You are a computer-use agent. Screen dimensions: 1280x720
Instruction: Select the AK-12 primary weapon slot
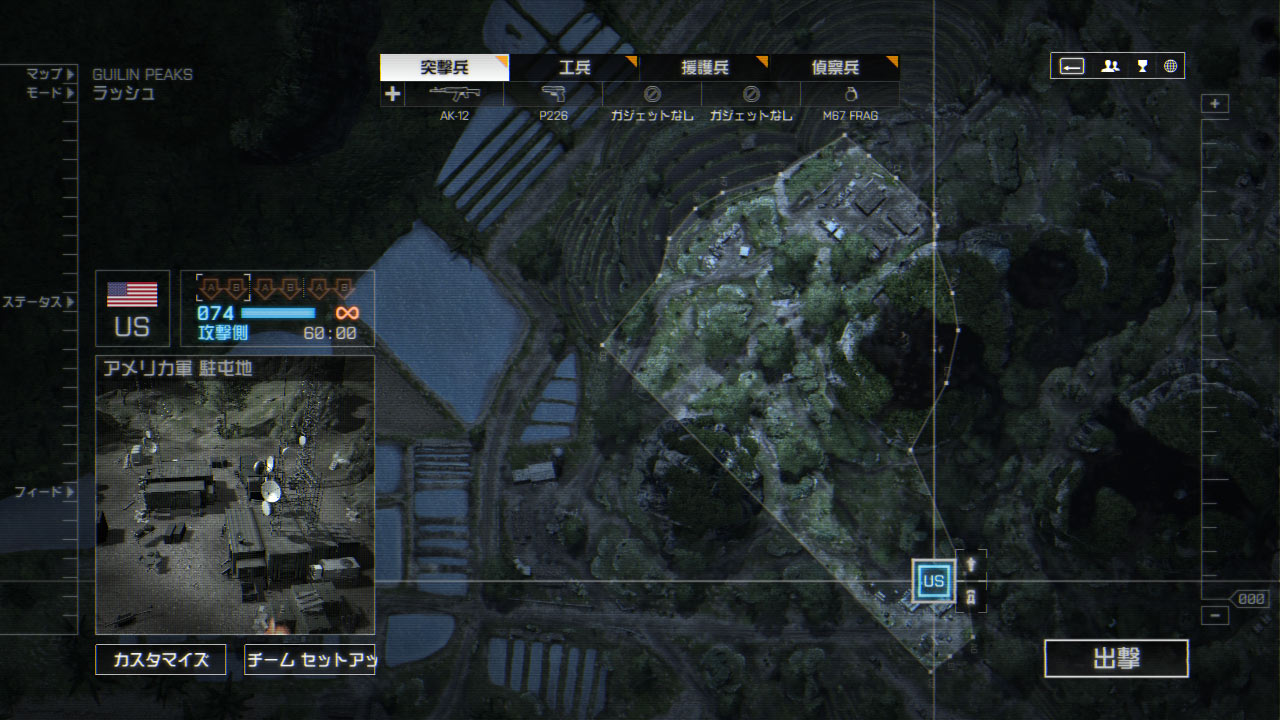pos(454,95)
